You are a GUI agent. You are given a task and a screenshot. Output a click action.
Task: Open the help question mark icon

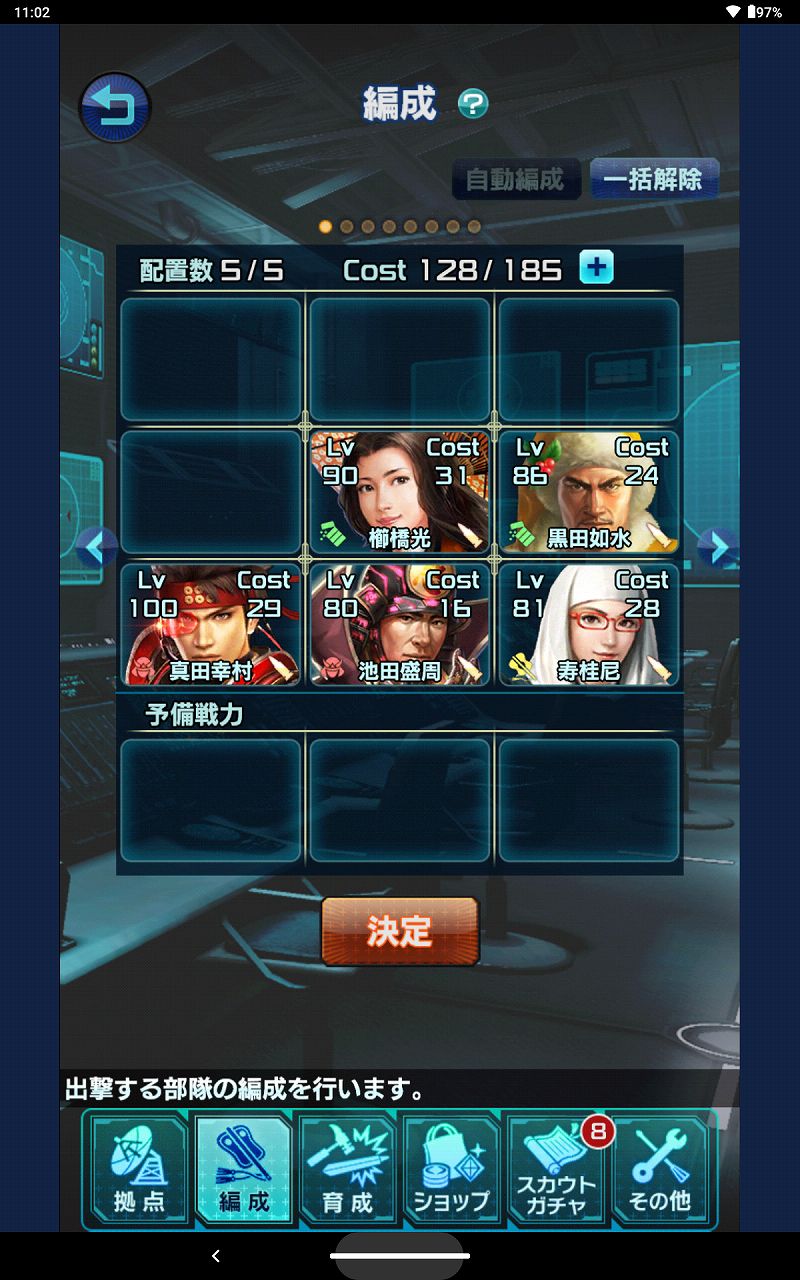pyautogui.click(x=473, y=104)
